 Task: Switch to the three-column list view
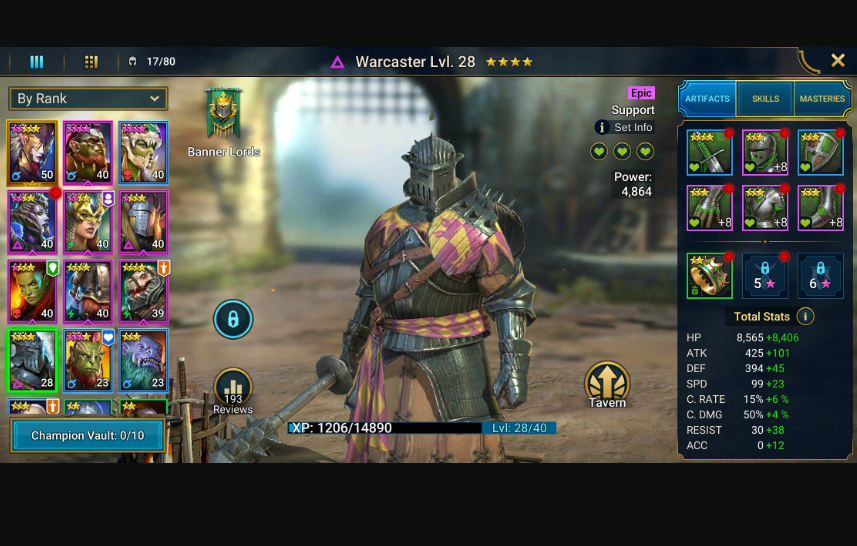37,62
